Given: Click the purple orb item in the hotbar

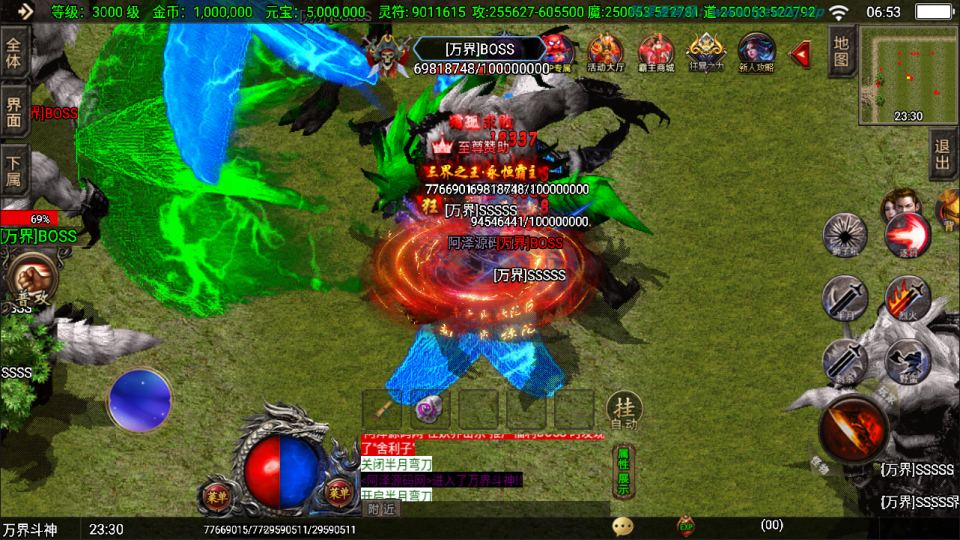Looking at the screenshot, I should click(430, 410).
